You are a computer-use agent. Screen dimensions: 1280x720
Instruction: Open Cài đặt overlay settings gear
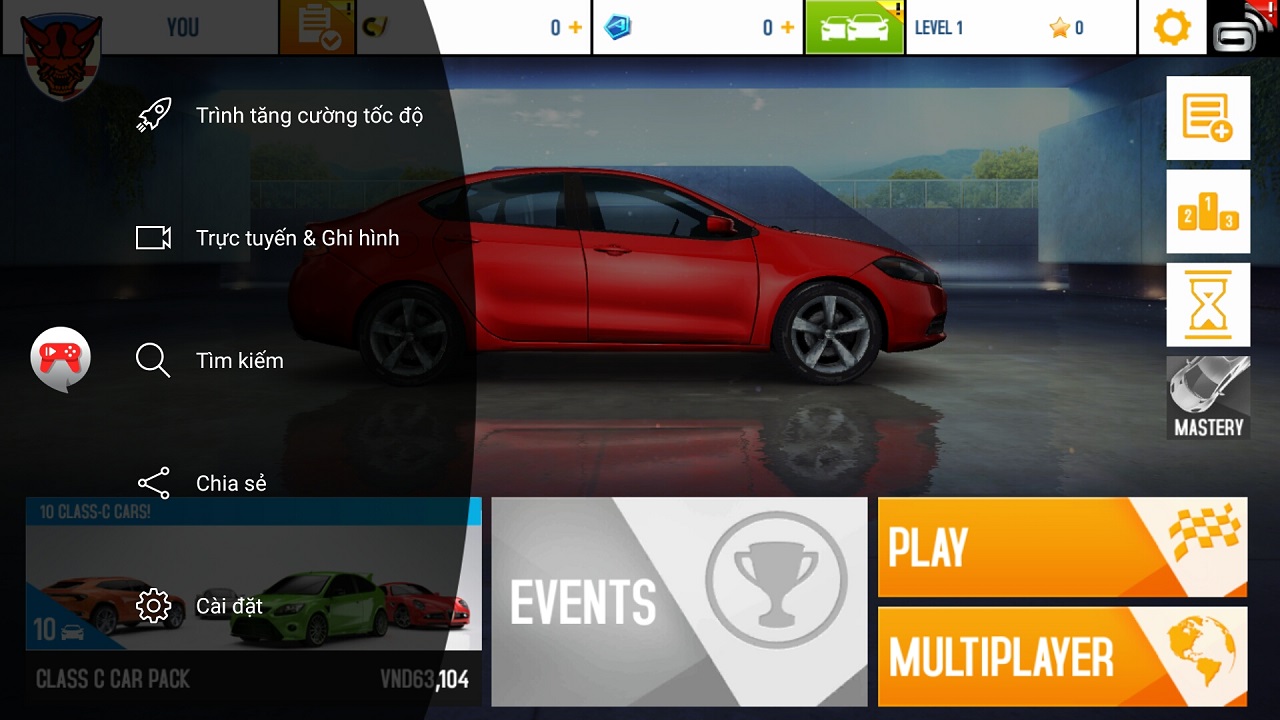[x=154, y=605]
